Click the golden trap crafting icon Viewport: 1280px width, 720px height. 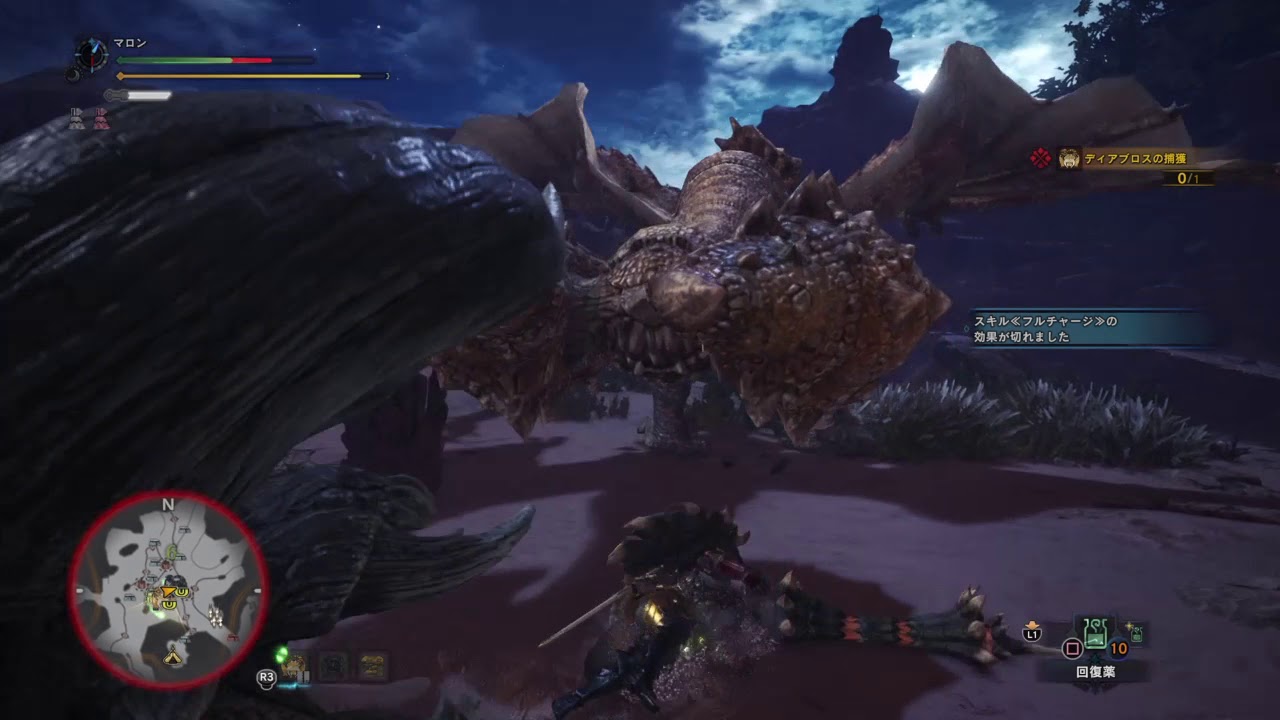372,665
